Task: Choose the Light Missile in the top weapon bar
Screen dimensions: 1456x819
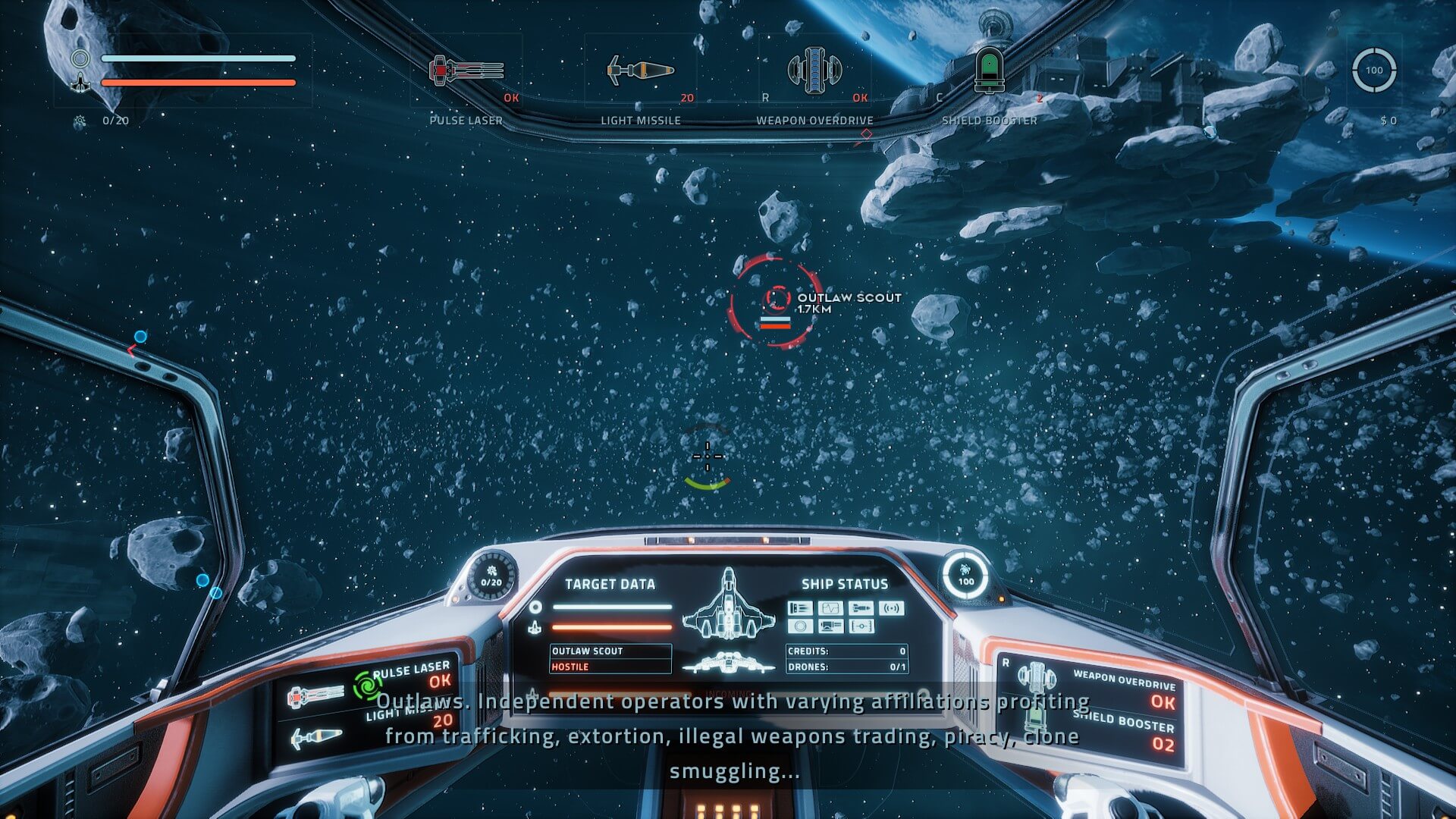Action: coord(641,71)
